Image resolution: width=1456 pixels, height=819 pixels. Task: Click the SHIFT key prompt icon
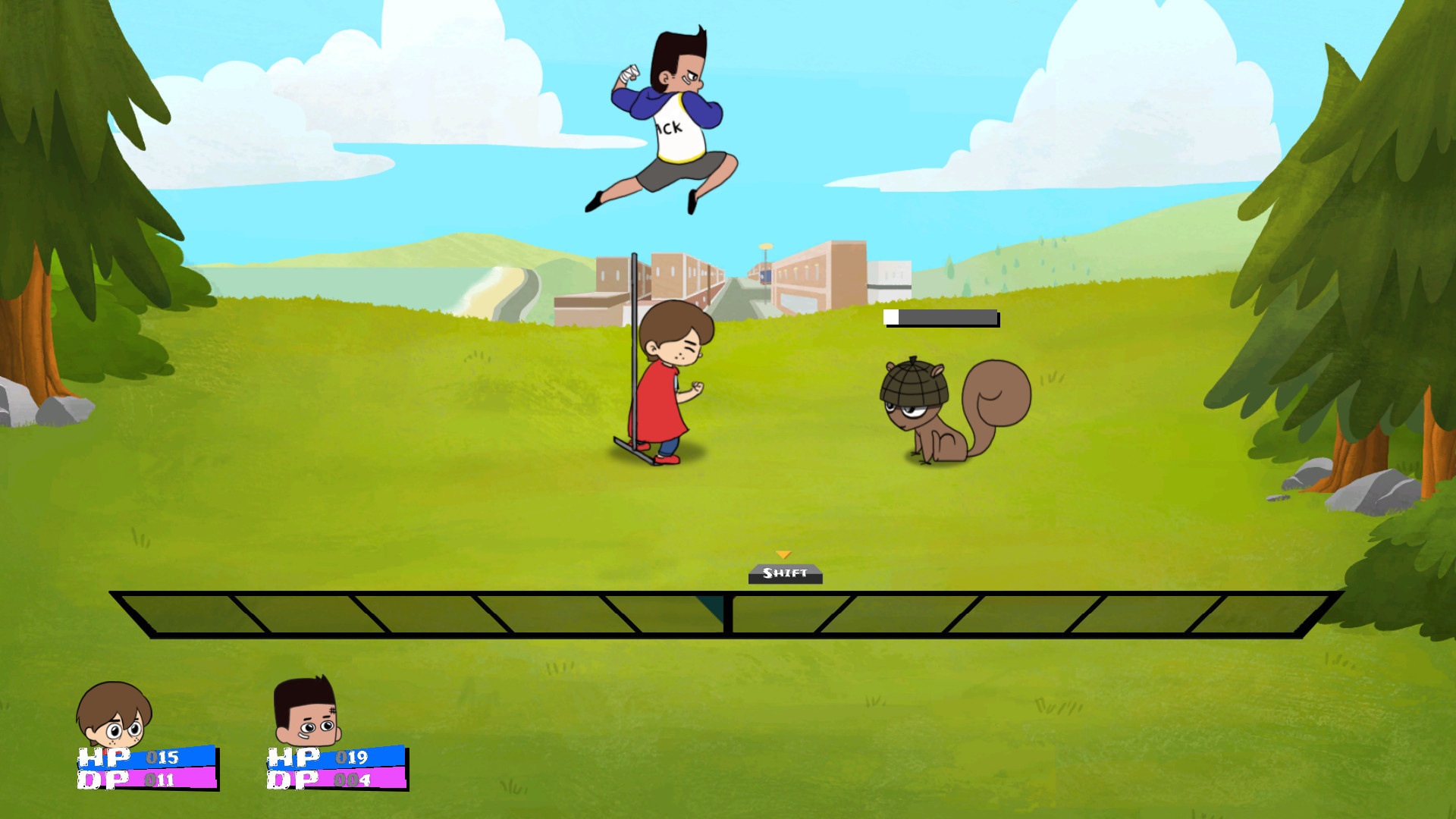pyautogui.click(x=785, y=575)
